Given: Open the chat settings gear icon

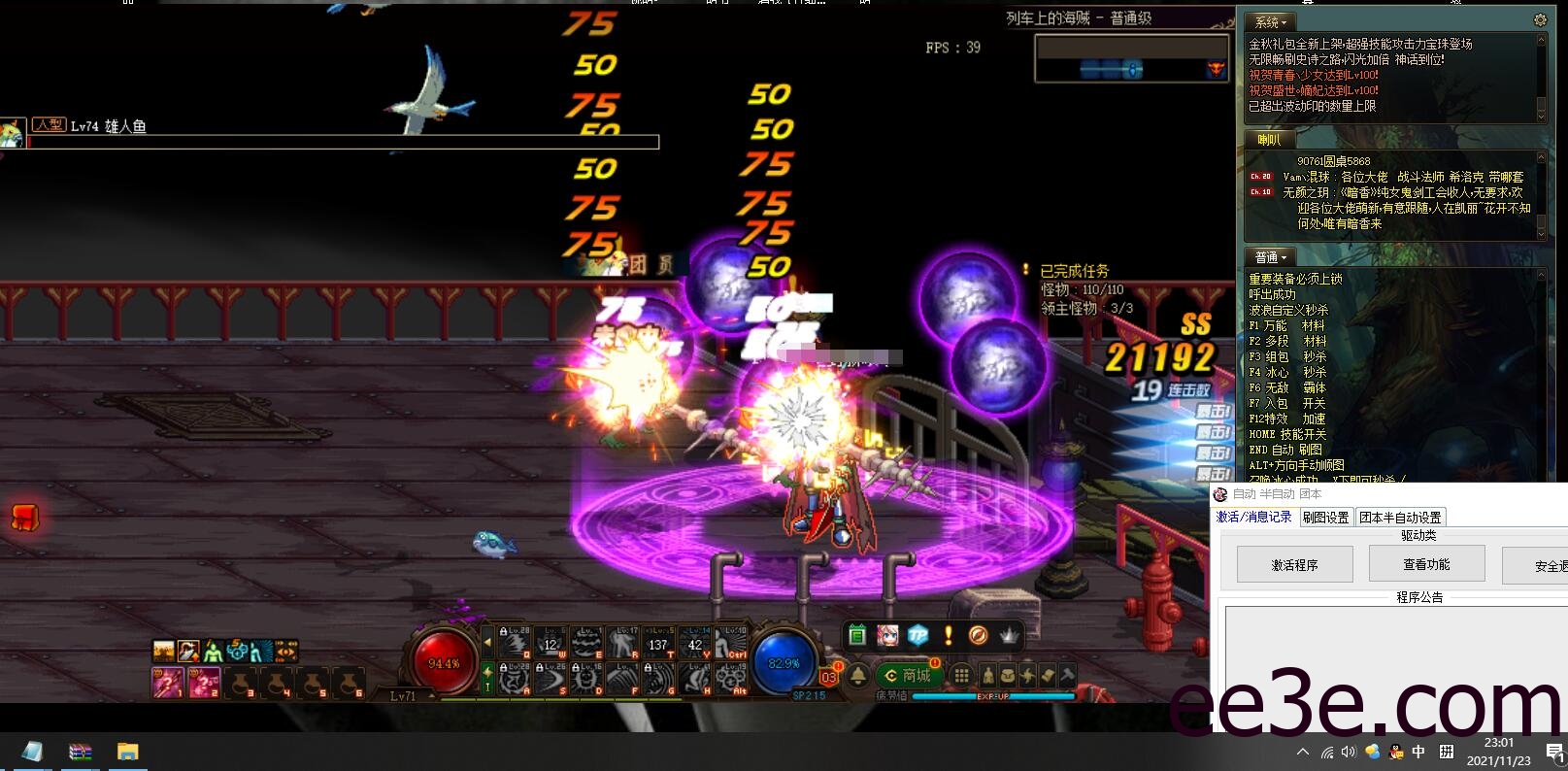Looking at the screenshot, I should click(x=1540, y=19).
